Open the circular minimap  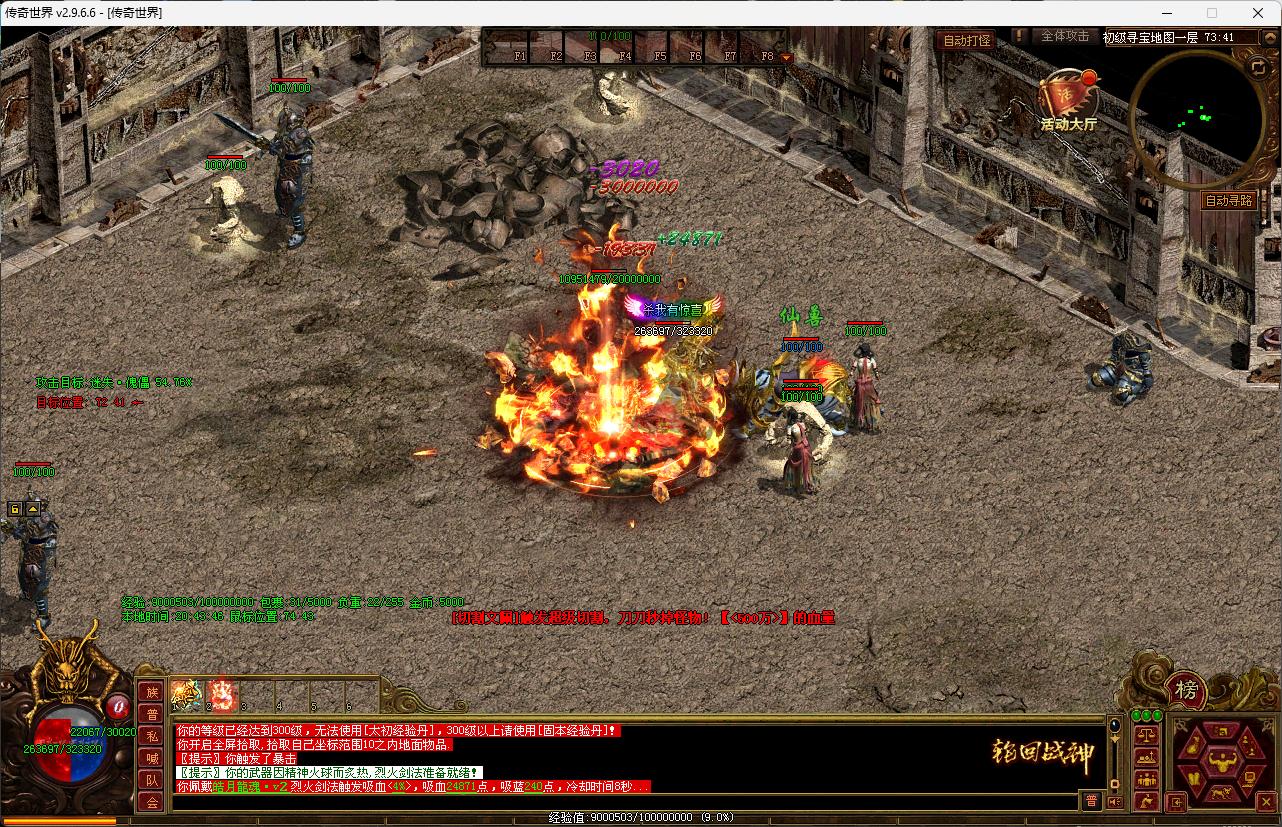[1197, 118]
